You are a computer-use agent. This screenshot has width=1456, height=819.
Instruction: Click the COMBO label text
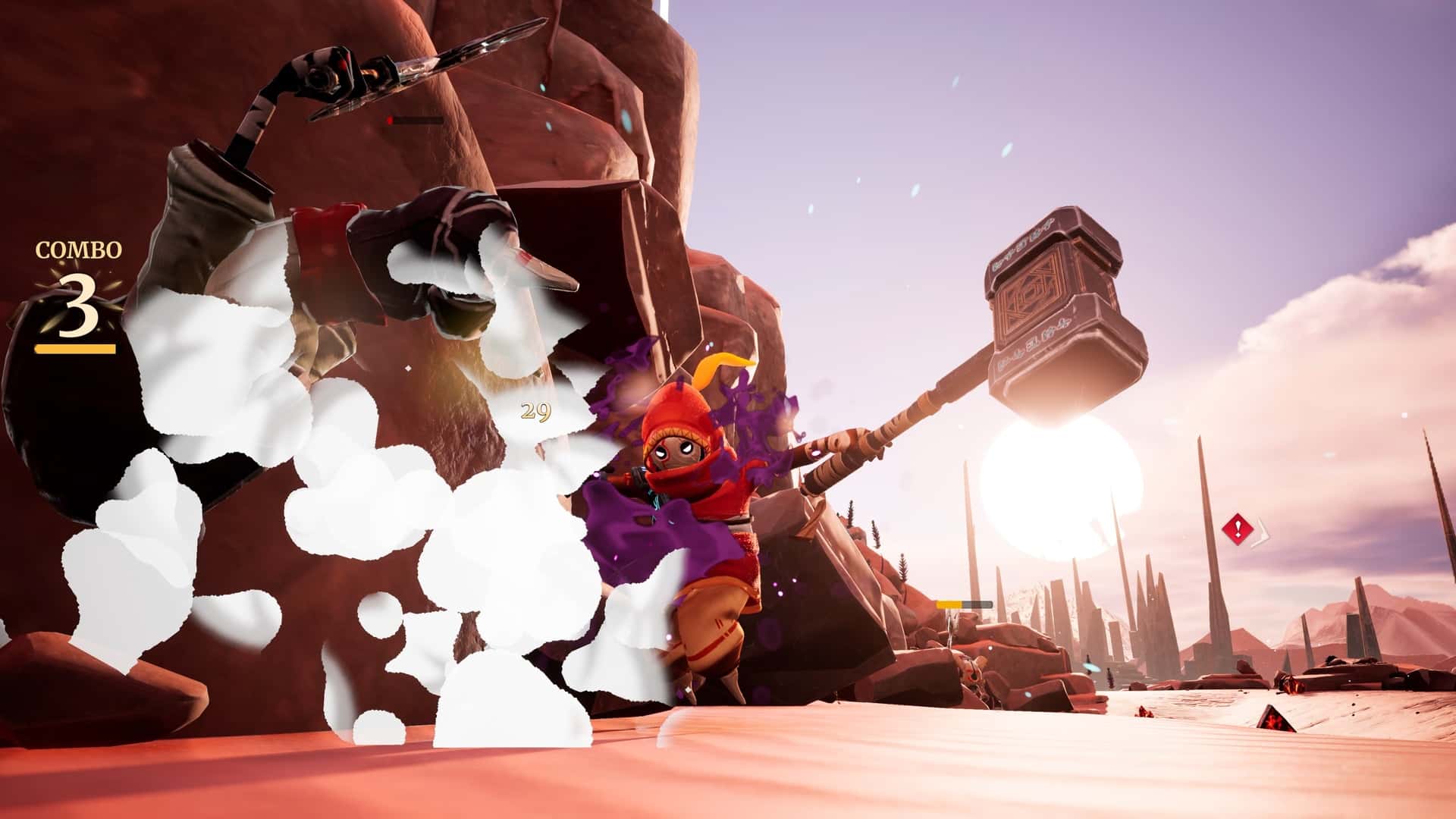(79, 249)
